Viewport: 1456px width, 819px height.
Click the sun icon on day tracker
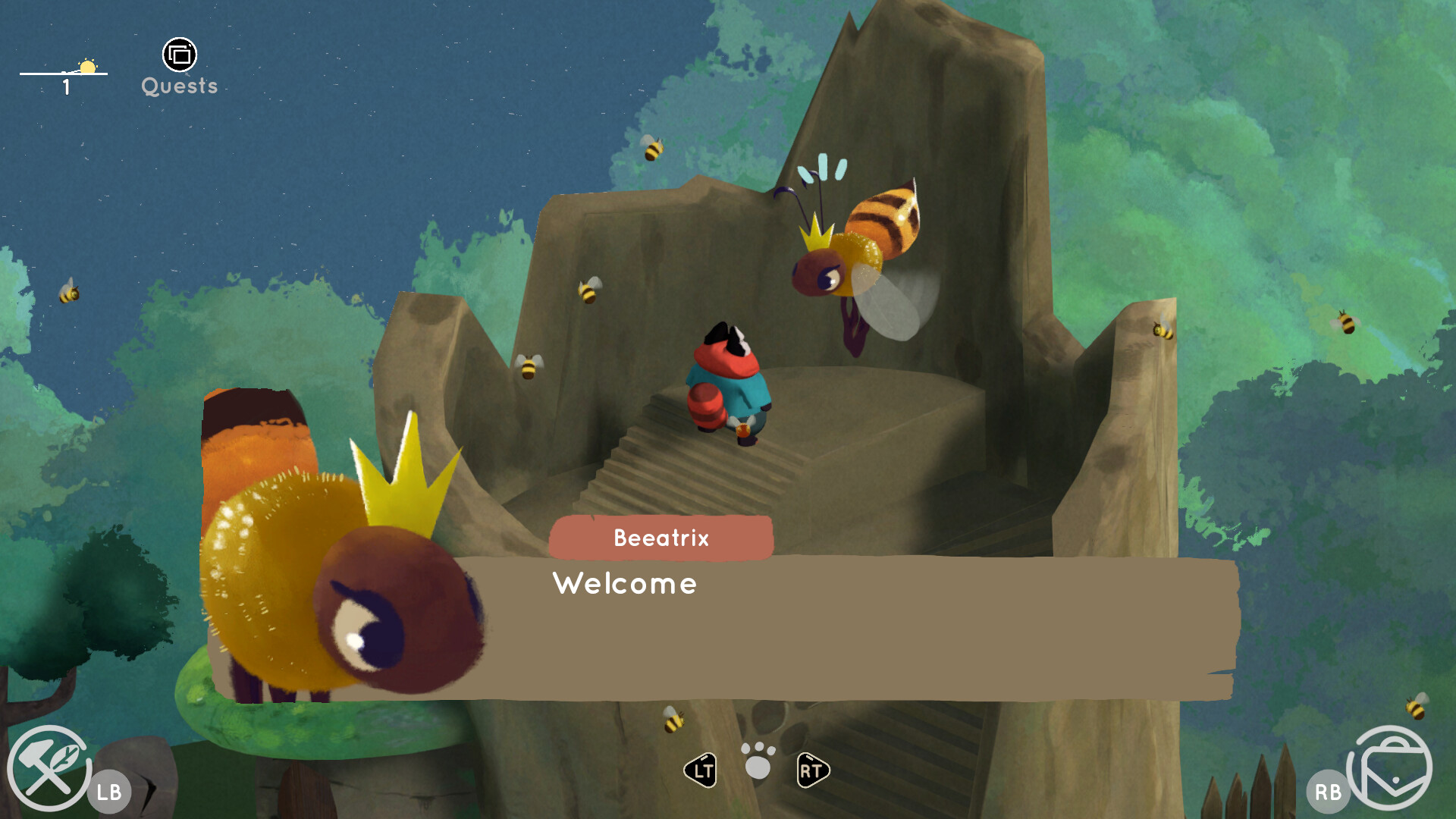tap(89, 67)
